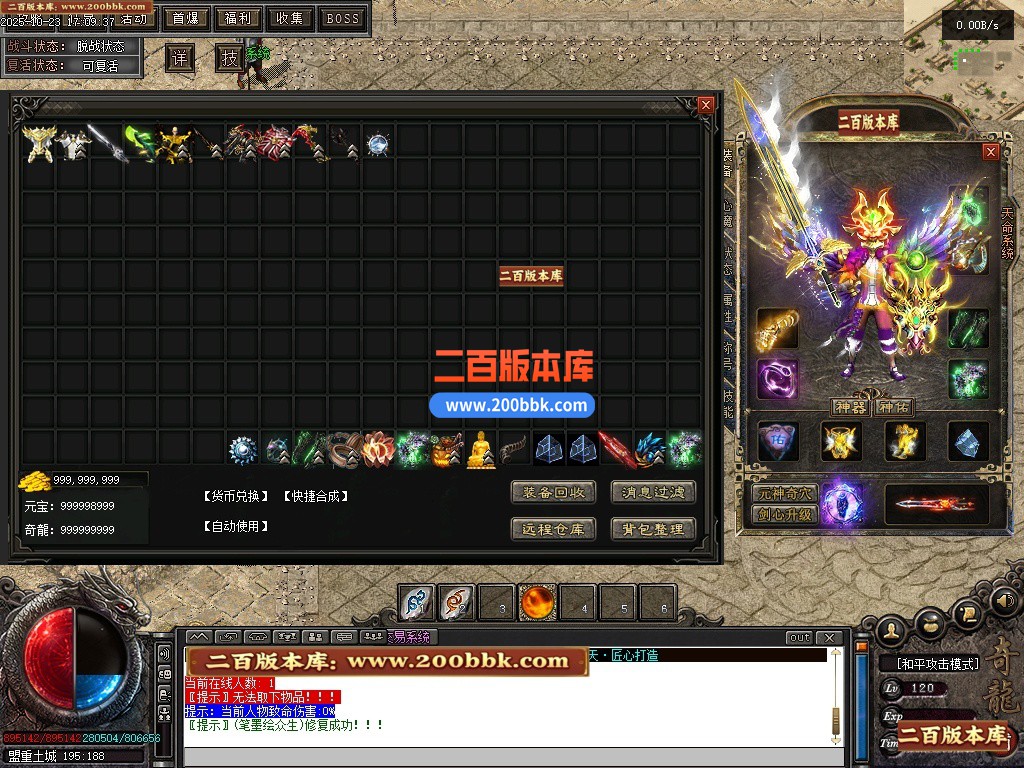The width and height of the screenshot is (1024, 768).
Task: Switch to the 神佑 divine blessing tab
Action: click(x=893, y=407)
